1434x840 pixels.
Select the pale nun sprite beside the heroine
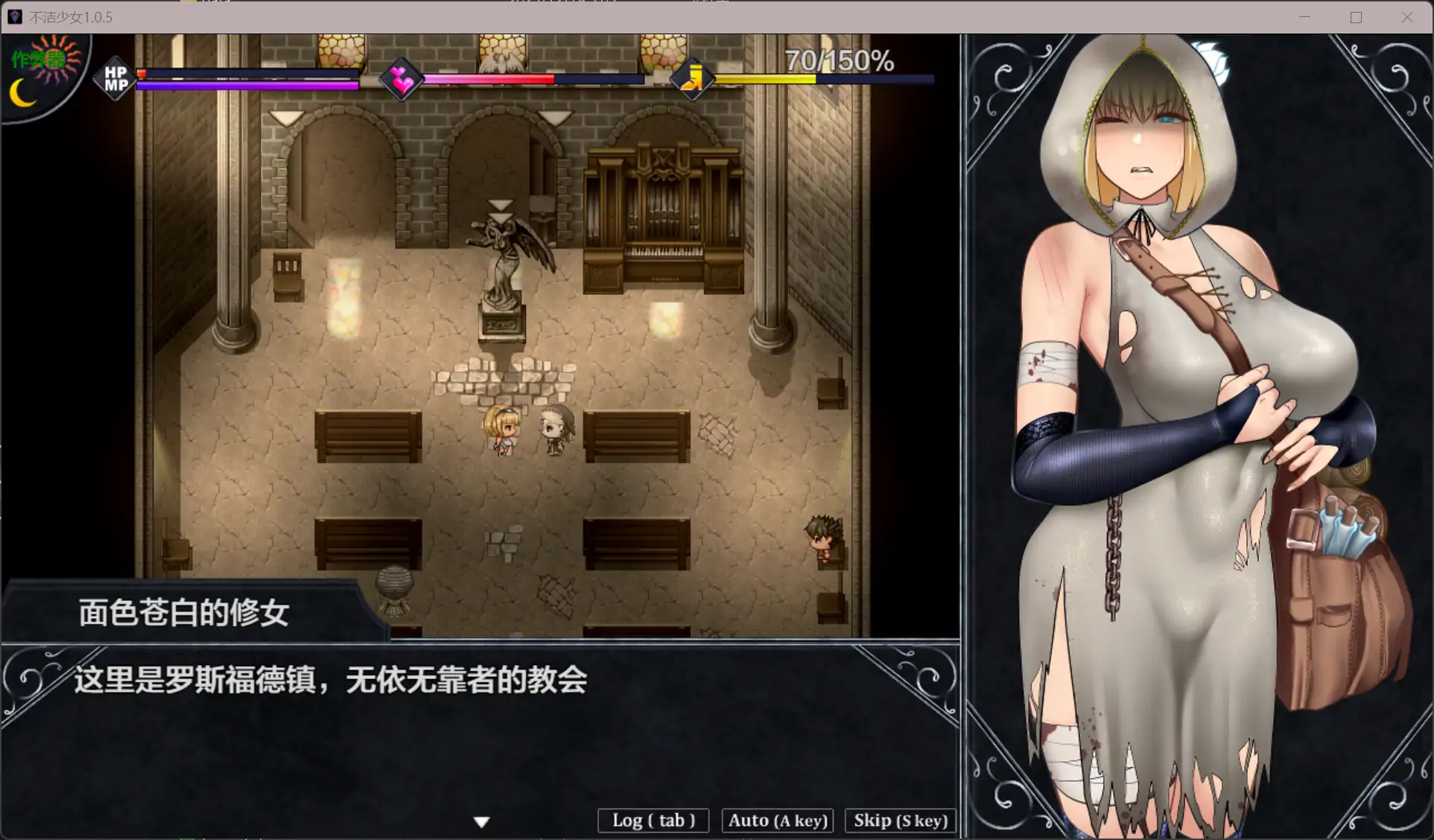click(553, 428)
